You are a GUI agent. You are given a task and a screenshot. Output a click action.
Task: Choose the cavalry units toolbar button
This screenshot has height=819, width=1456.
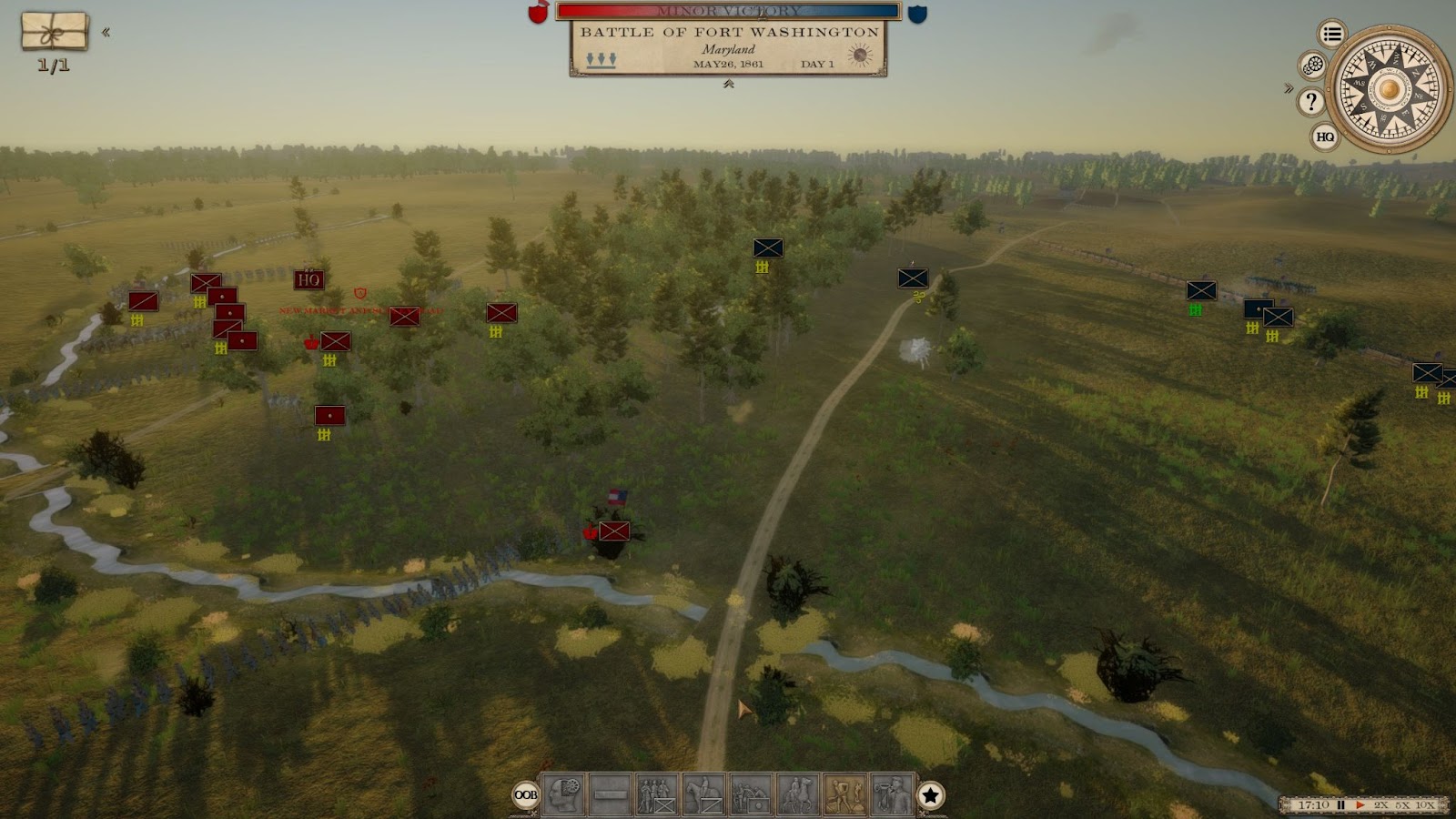(x=704, y=794)
